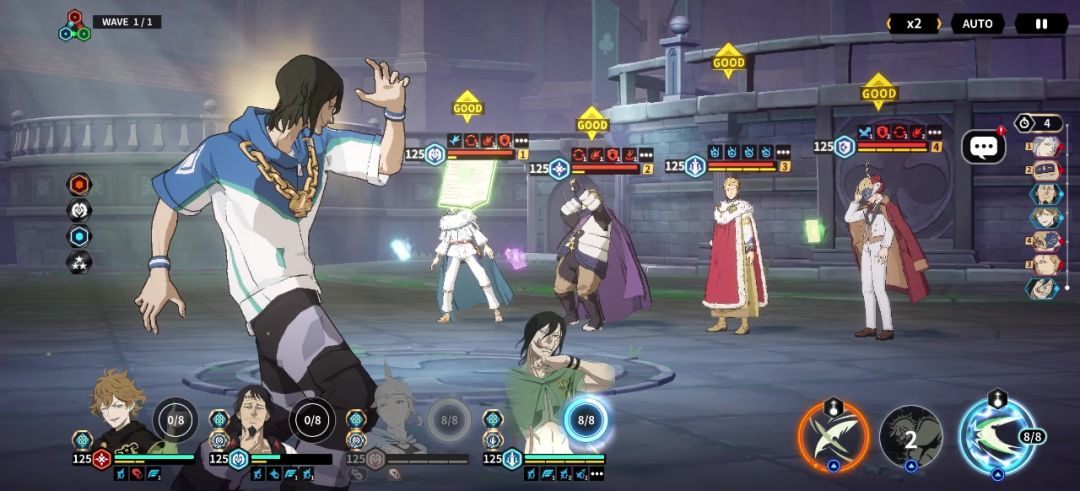Select the cooldown skill showing 2
The image size is (1080, 491).
pos(910,436)
